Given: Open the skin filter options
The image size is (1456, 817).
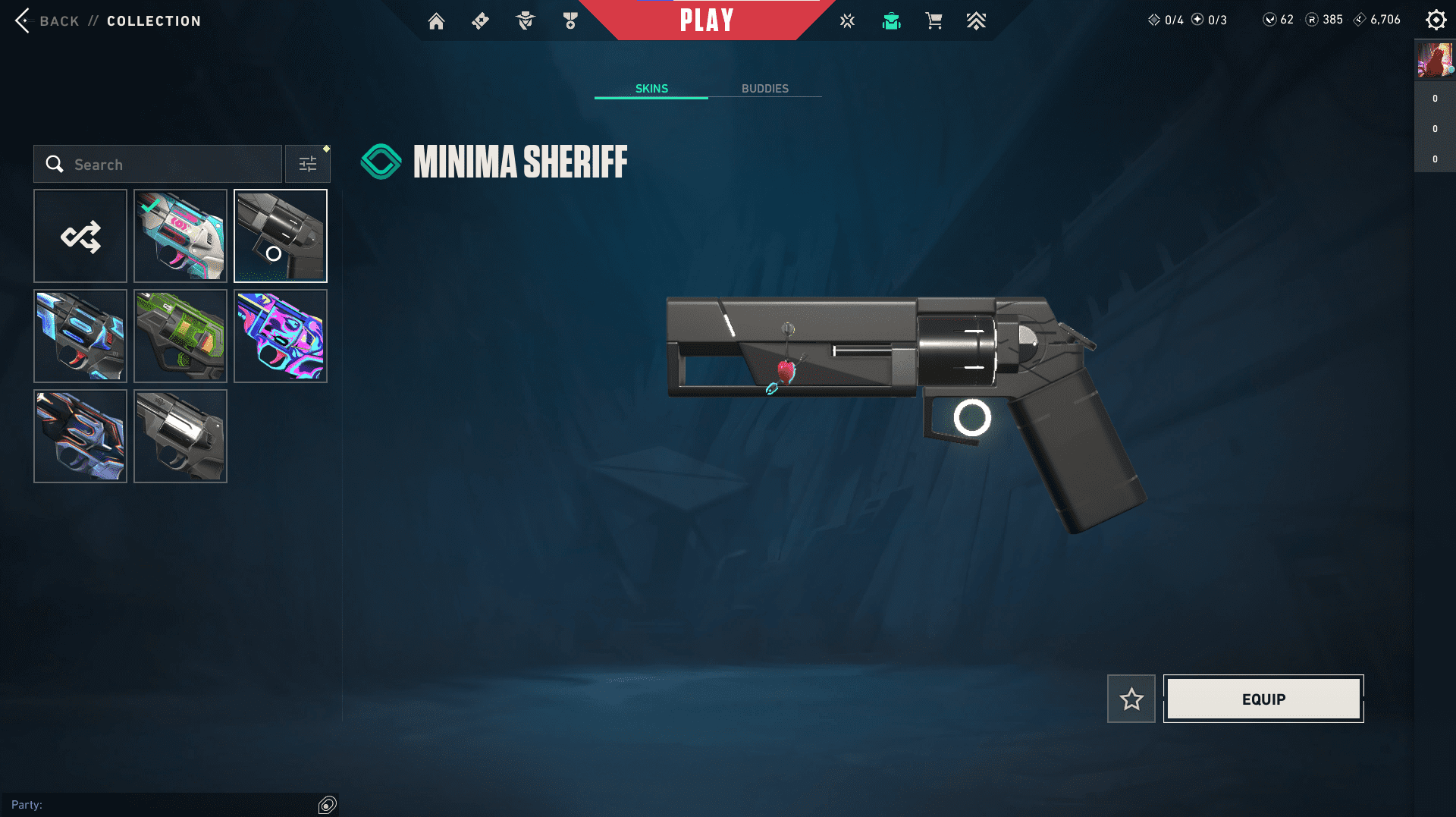Looking at the screenshot, I should click(308, 164).
